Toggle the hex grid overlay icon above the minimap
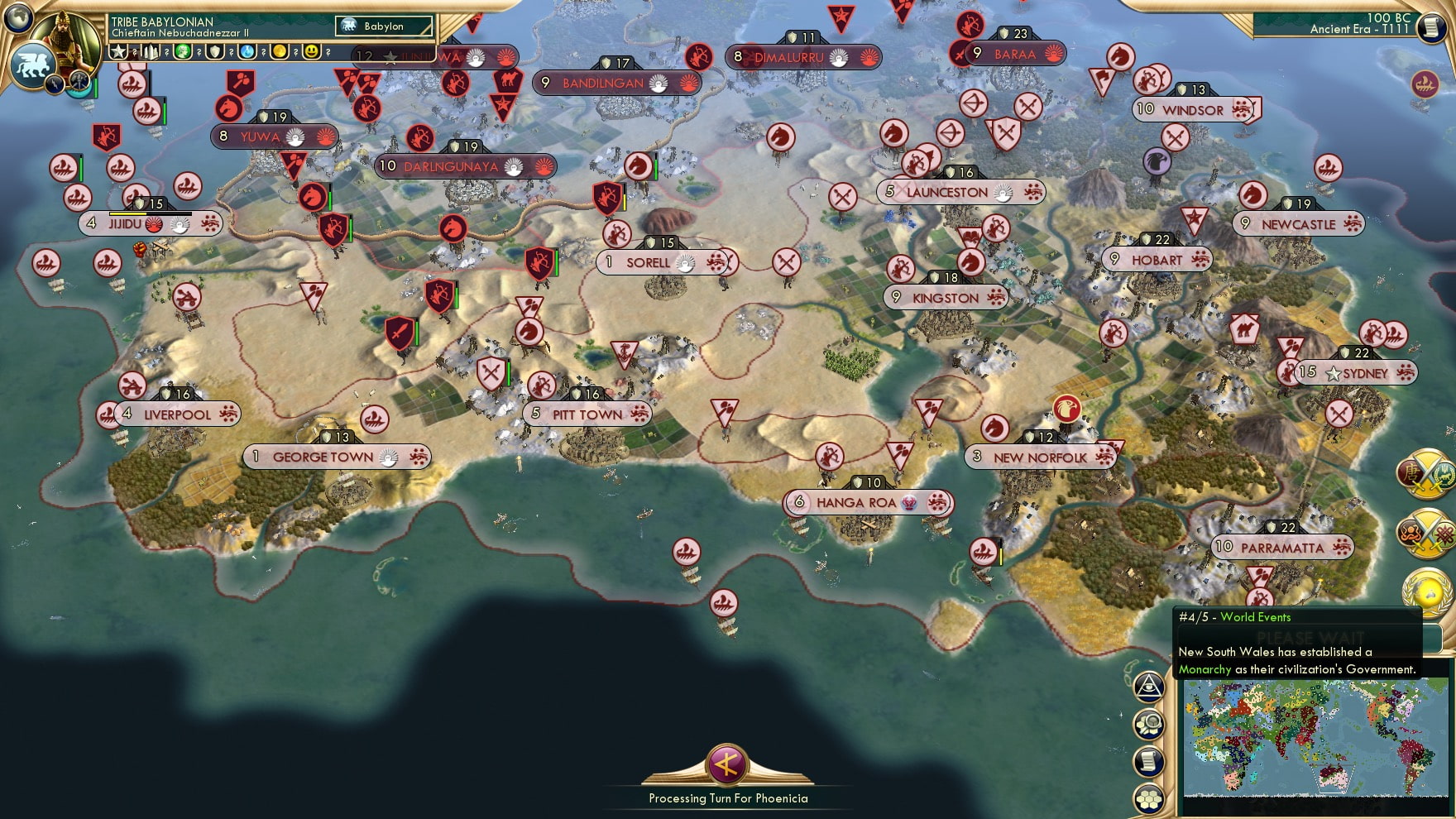1456x819 pixels. (1148, 796)
